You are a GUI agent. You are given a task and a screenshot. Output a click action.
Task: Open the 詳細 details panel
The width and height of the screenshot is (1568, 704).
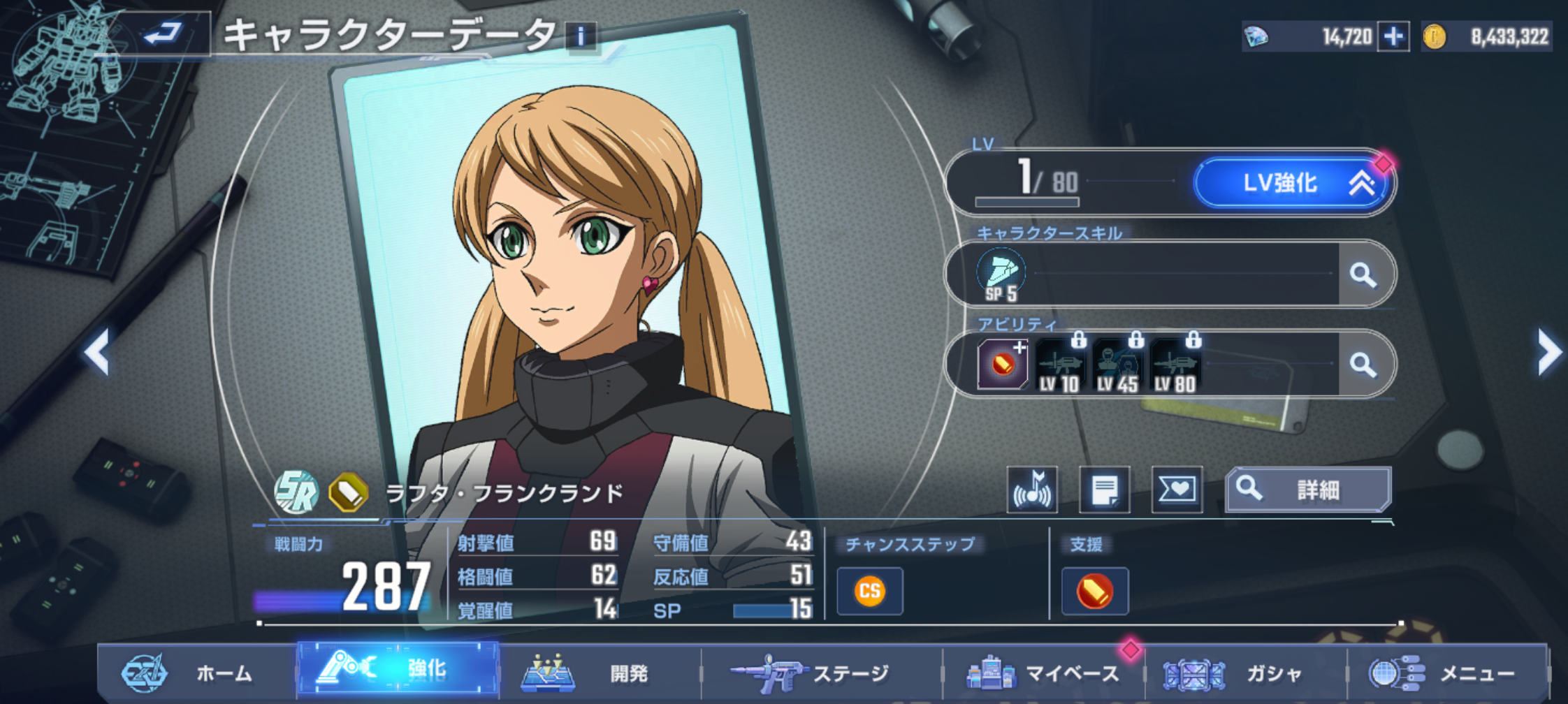[1308, 490]
